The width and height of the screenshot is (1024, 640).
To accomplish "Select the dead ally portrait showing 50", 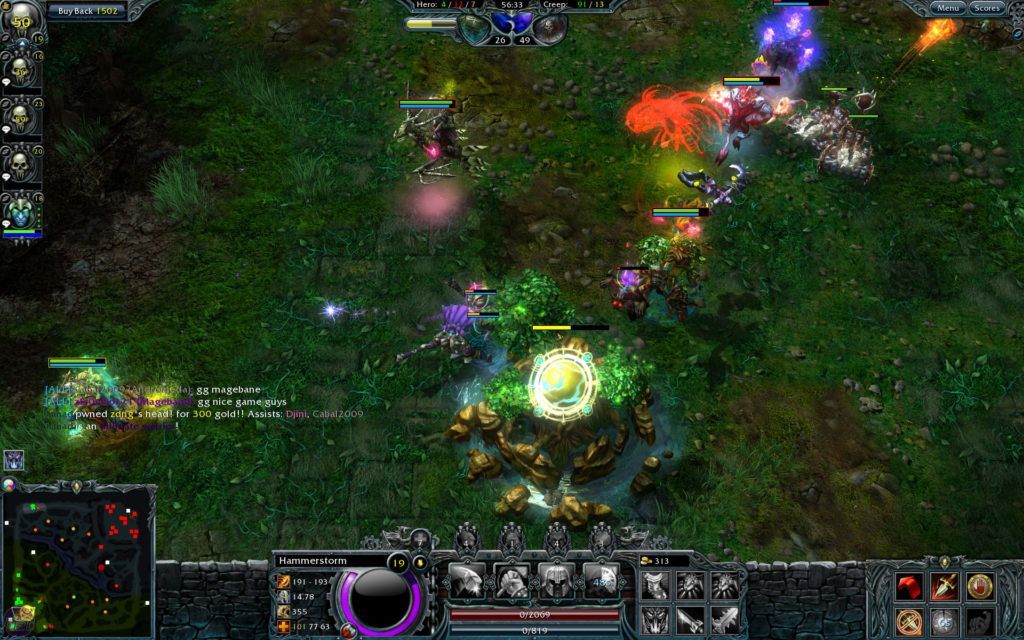I will click(x=21, y=21).
